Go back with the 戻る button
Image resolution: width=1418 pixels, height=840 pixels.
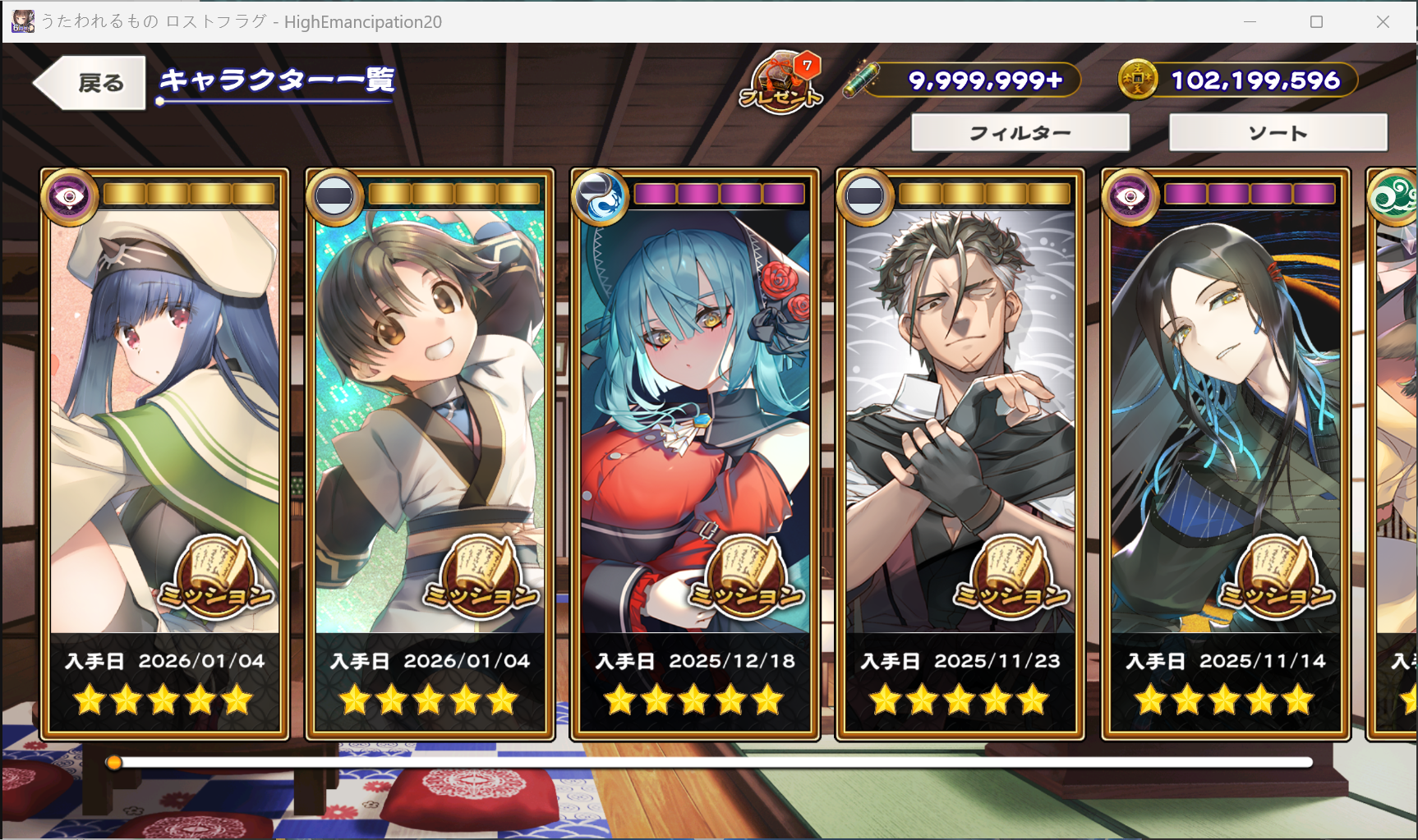click(x=90, y=83)
